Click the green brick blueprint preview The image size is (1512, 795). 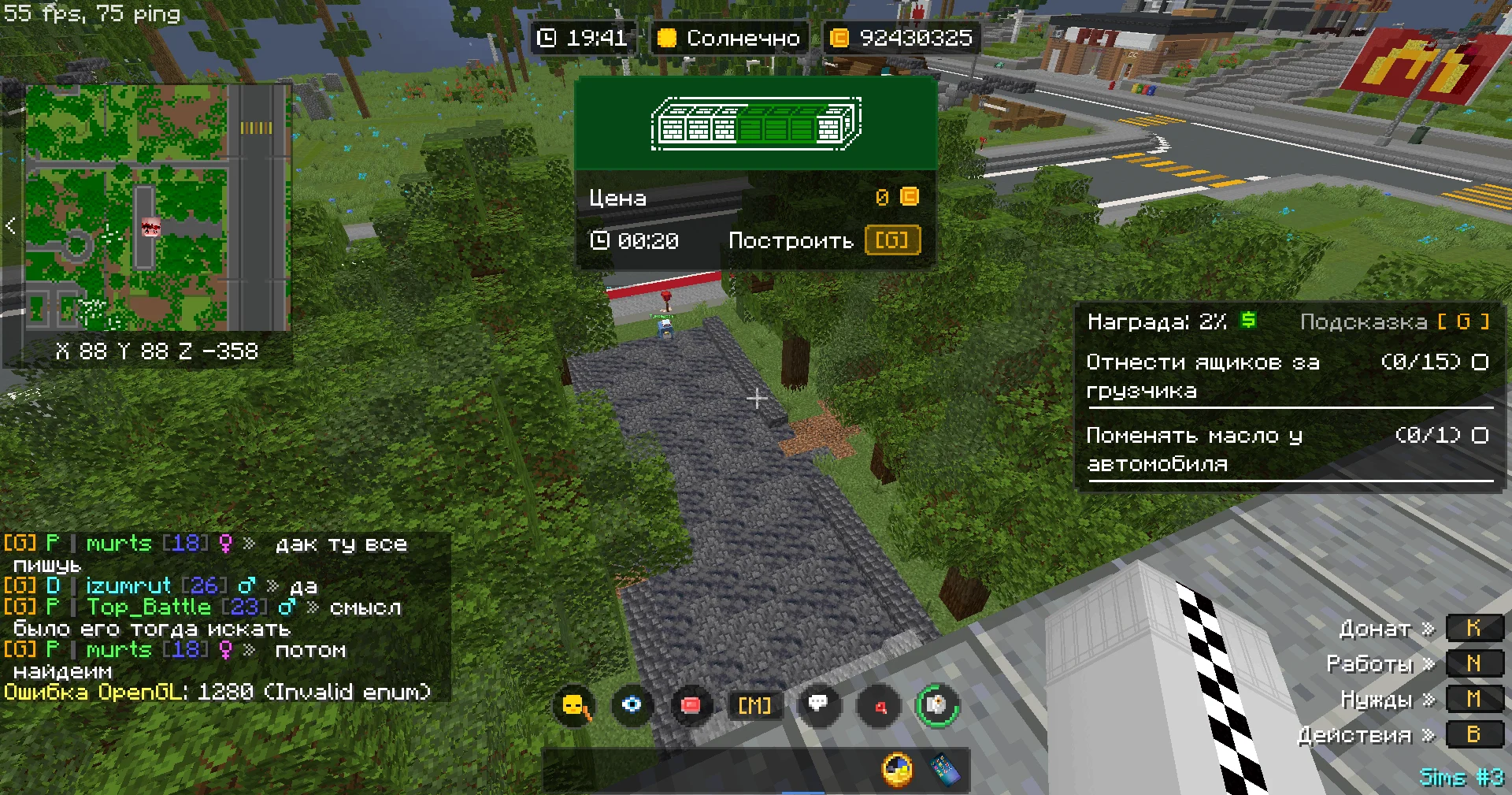tap(755, 124)
